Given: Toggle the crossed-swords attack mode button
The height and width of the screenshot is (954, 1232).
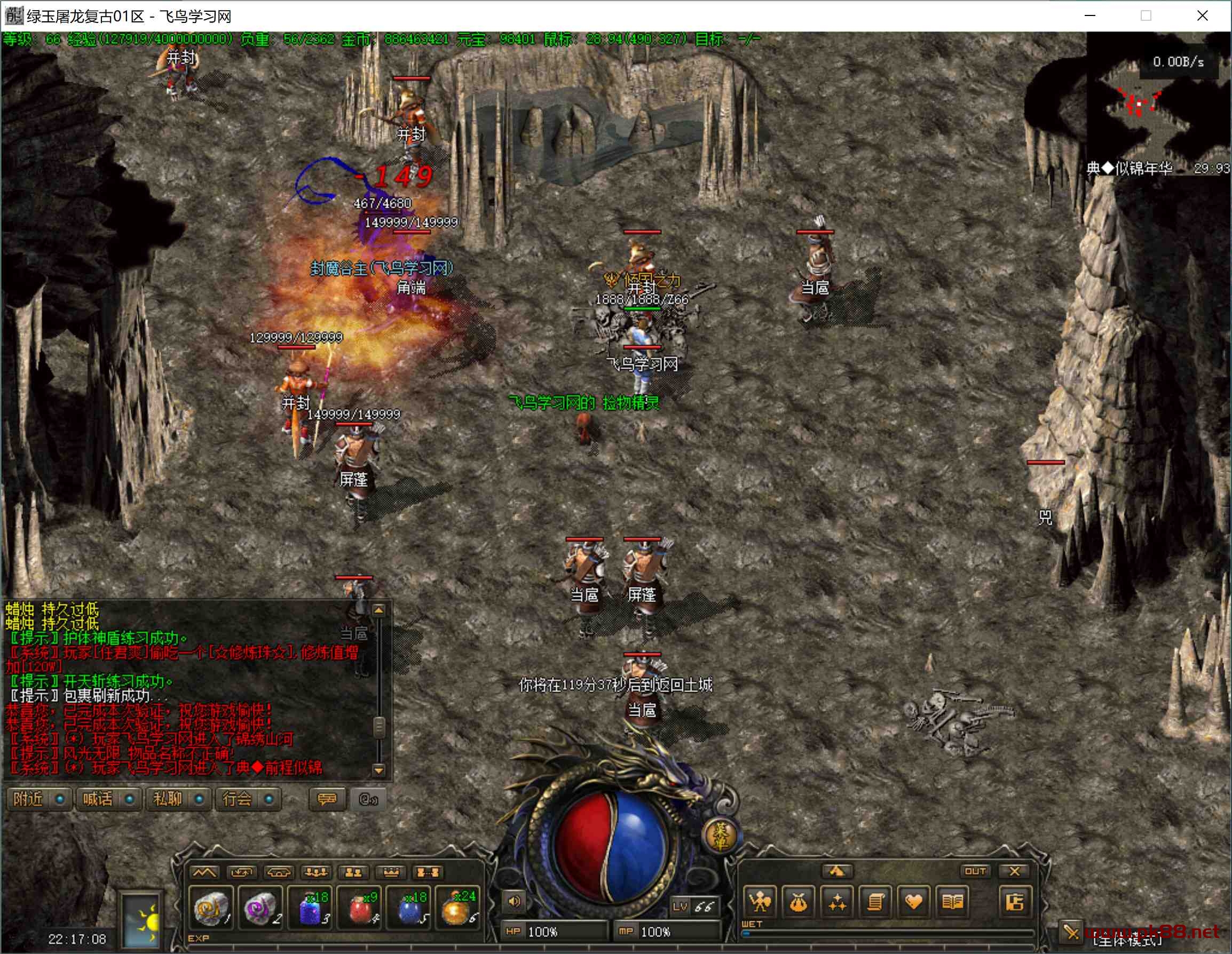Looking at the screenshot, I should click(x=1071, y=932).
